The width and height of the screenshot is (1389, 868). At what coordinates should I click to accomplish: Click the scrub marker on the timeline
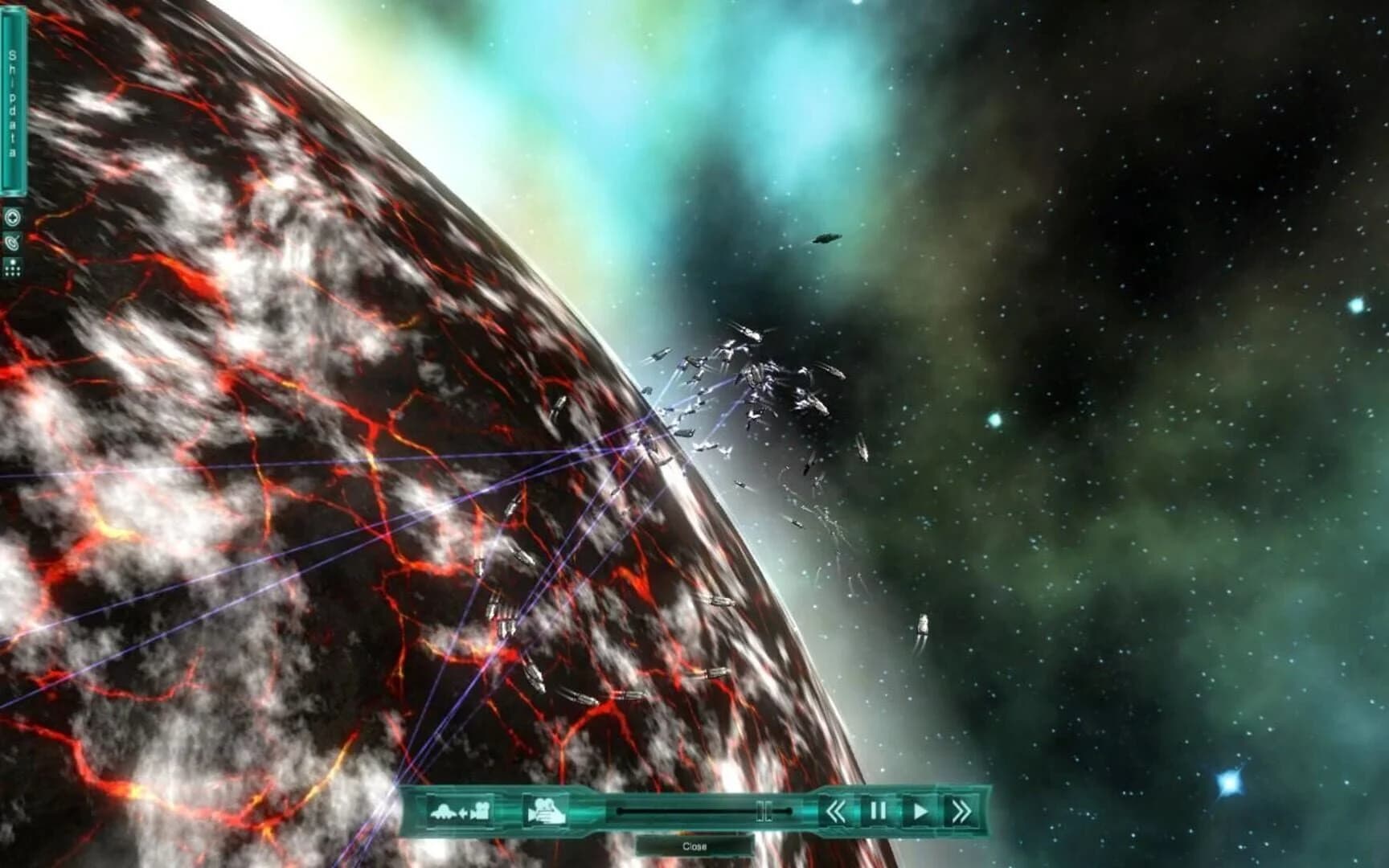coord(764,810)
